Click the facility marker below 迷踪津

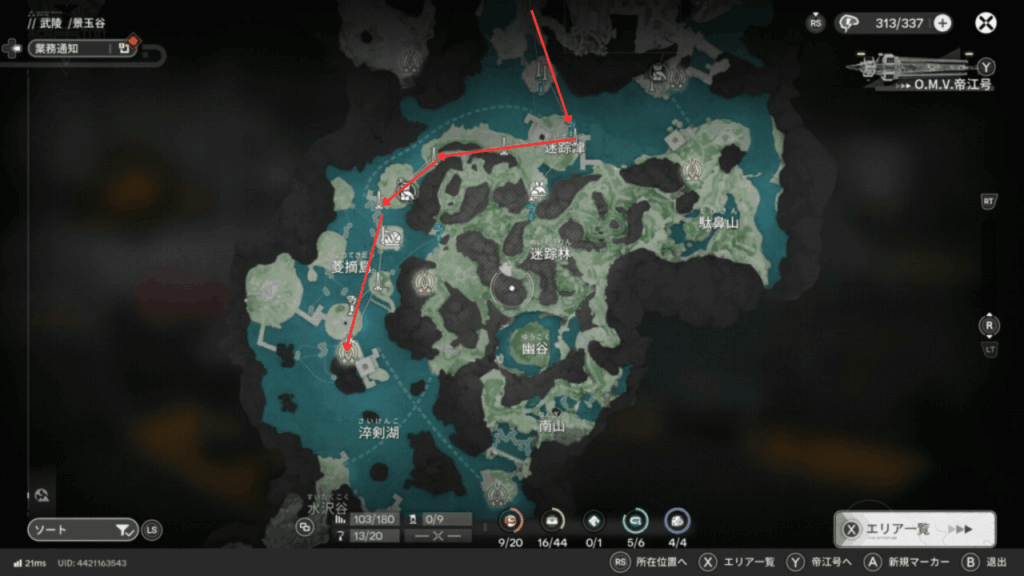tap(539, 186)
